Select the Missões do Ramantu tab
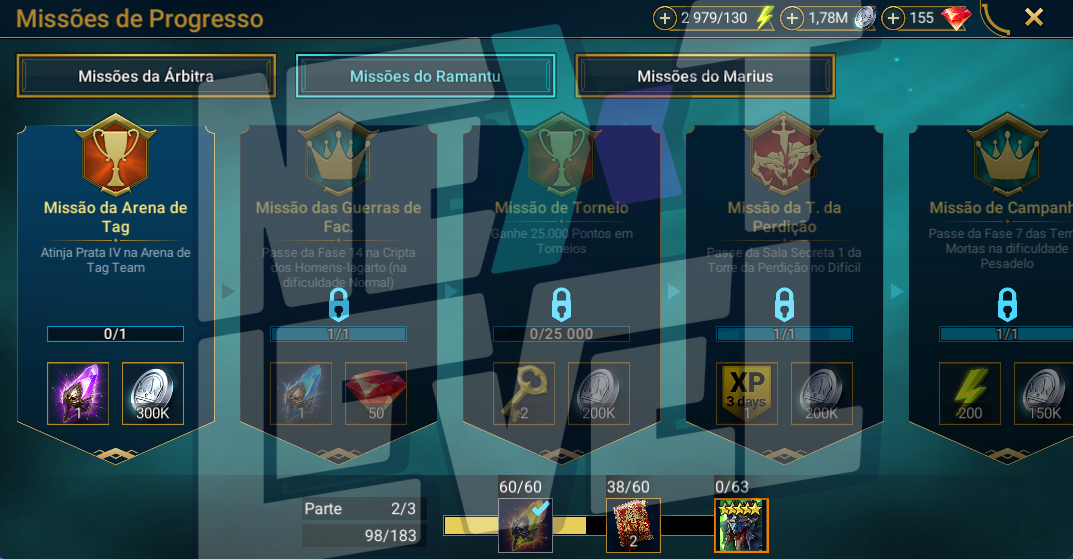The width and height of the screenshot is (1073, 559). click(x=425, y=76)
